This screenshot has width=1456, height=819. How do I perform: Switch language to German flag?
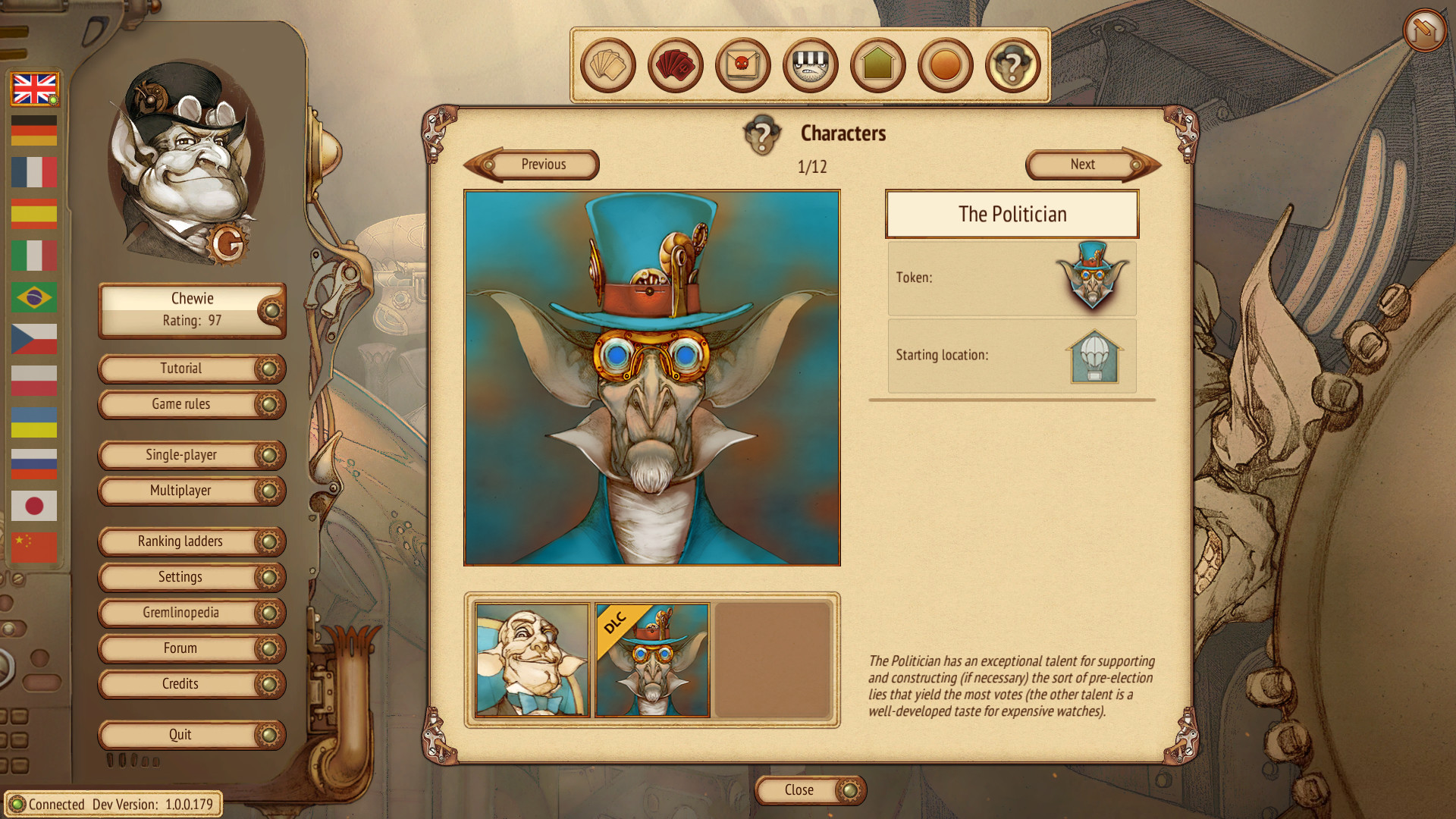pyautogui.click(x=33, y=130)
